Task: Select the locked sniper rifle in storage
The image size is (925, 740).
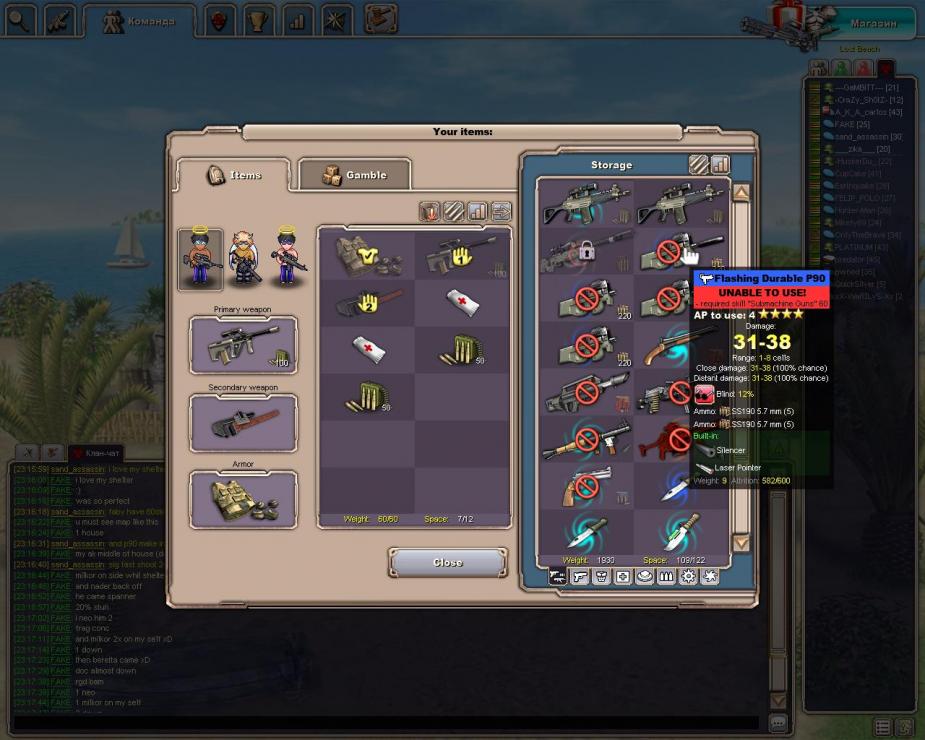Action: [x=586, y=252]
